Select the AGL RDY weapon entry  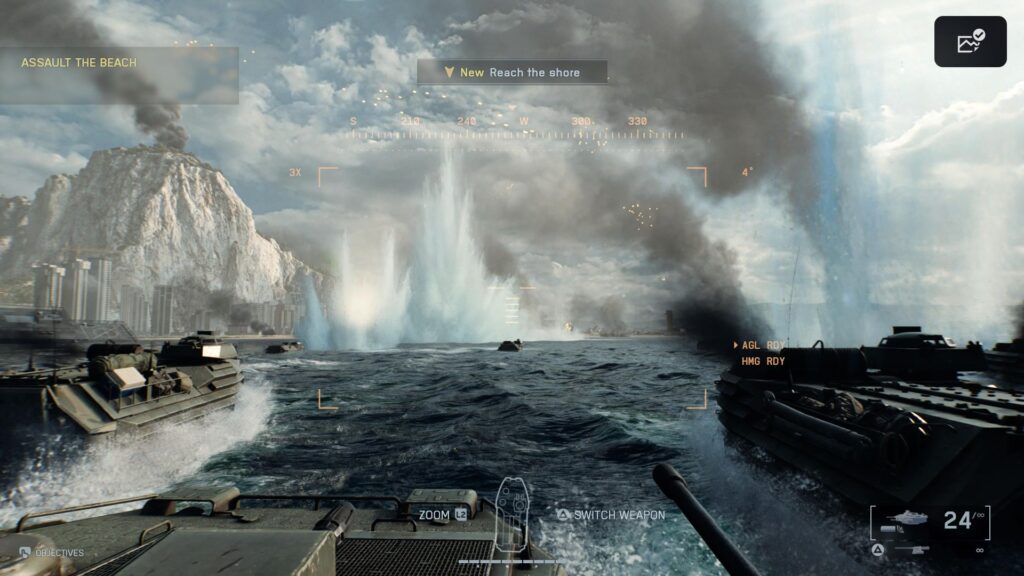coord(763,346)
